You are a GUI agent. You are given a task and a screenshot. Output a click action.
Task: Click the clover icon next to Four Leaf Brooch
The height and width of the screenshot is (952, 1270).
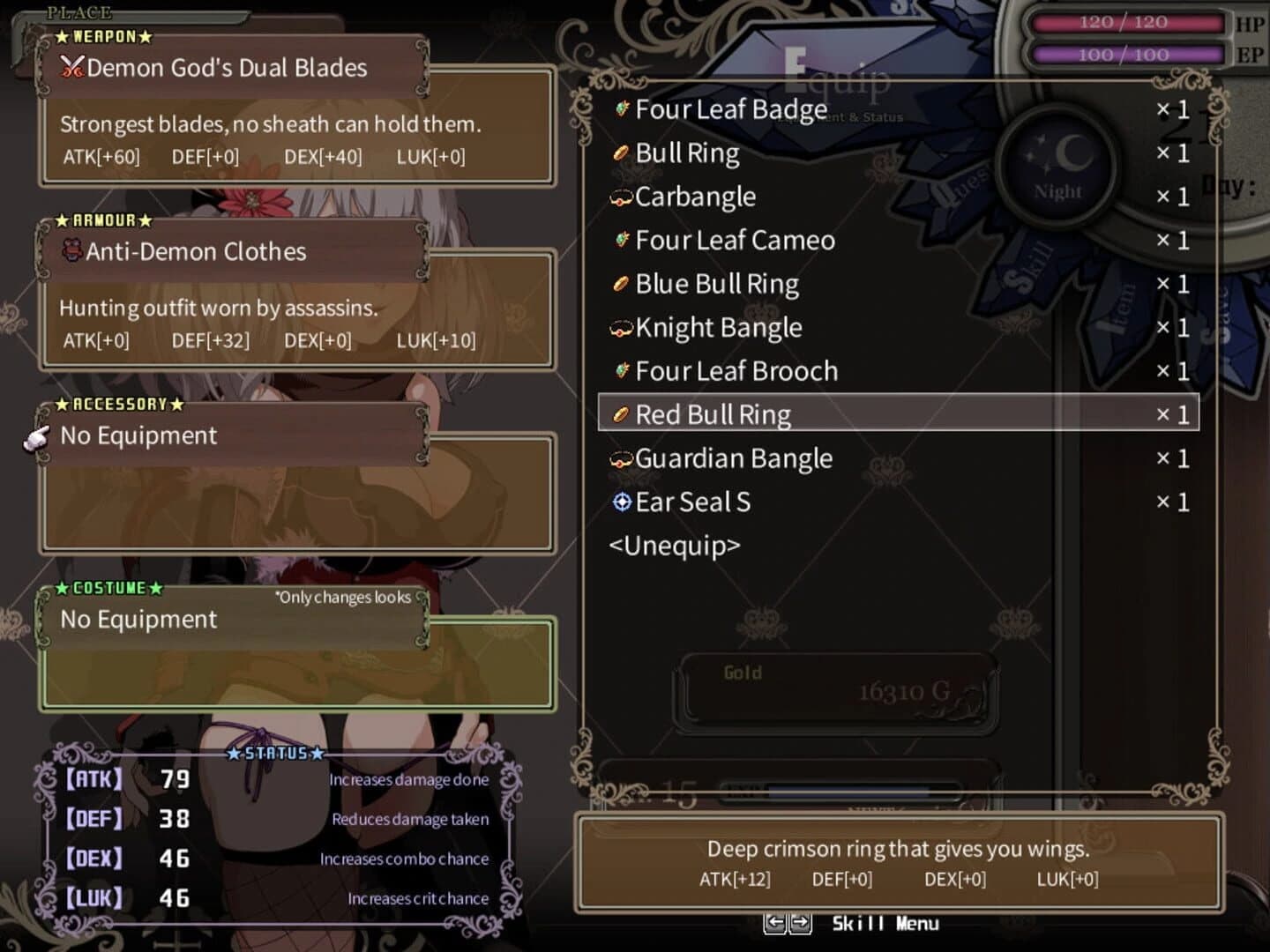tap(622, 371)
